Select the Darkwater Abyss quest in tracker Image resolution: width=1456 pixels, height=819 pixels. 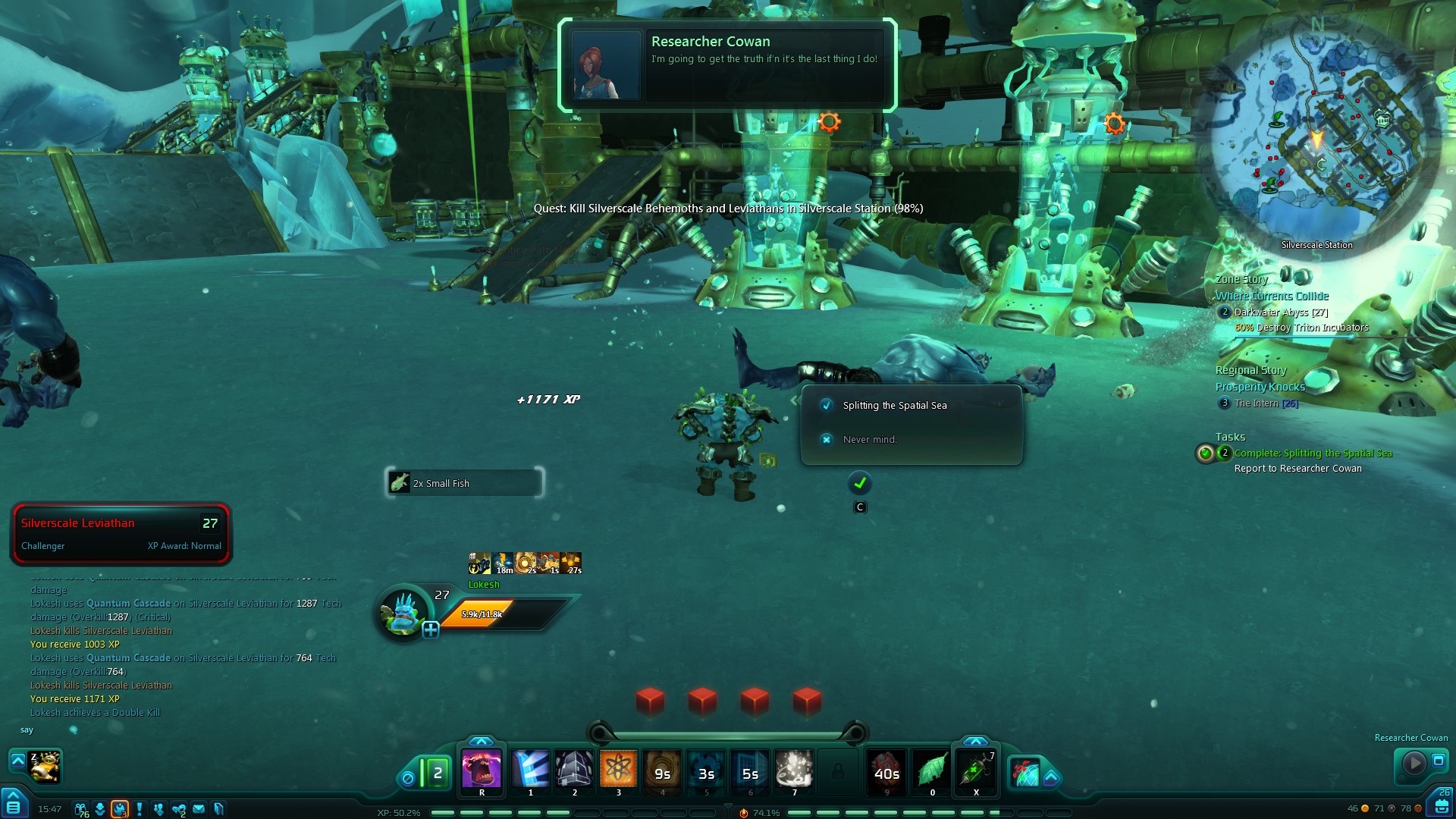[x=1280, y=312]
